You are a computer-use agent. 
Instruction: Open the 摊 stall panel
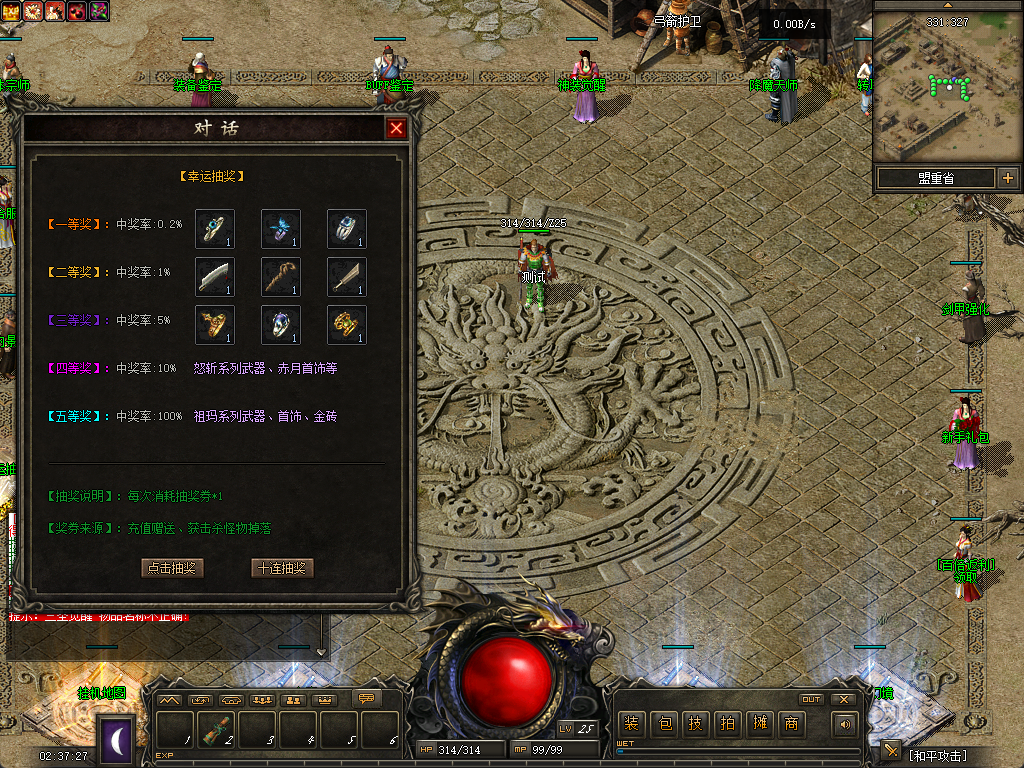(x=759, y=724)
